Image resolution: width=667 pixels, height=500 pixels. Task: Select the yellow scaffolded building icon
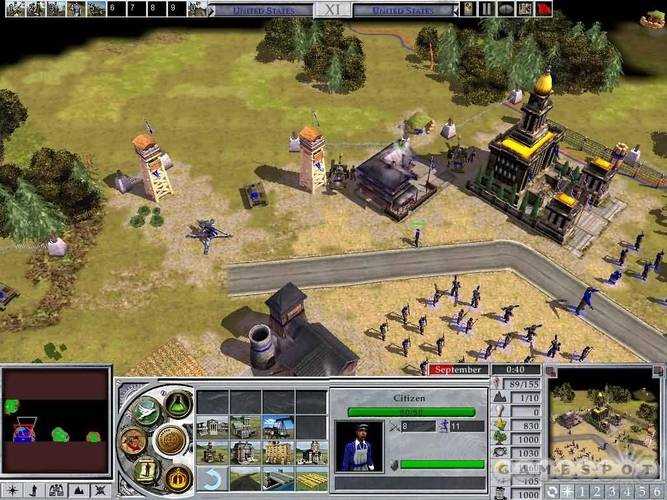(278, 452)
